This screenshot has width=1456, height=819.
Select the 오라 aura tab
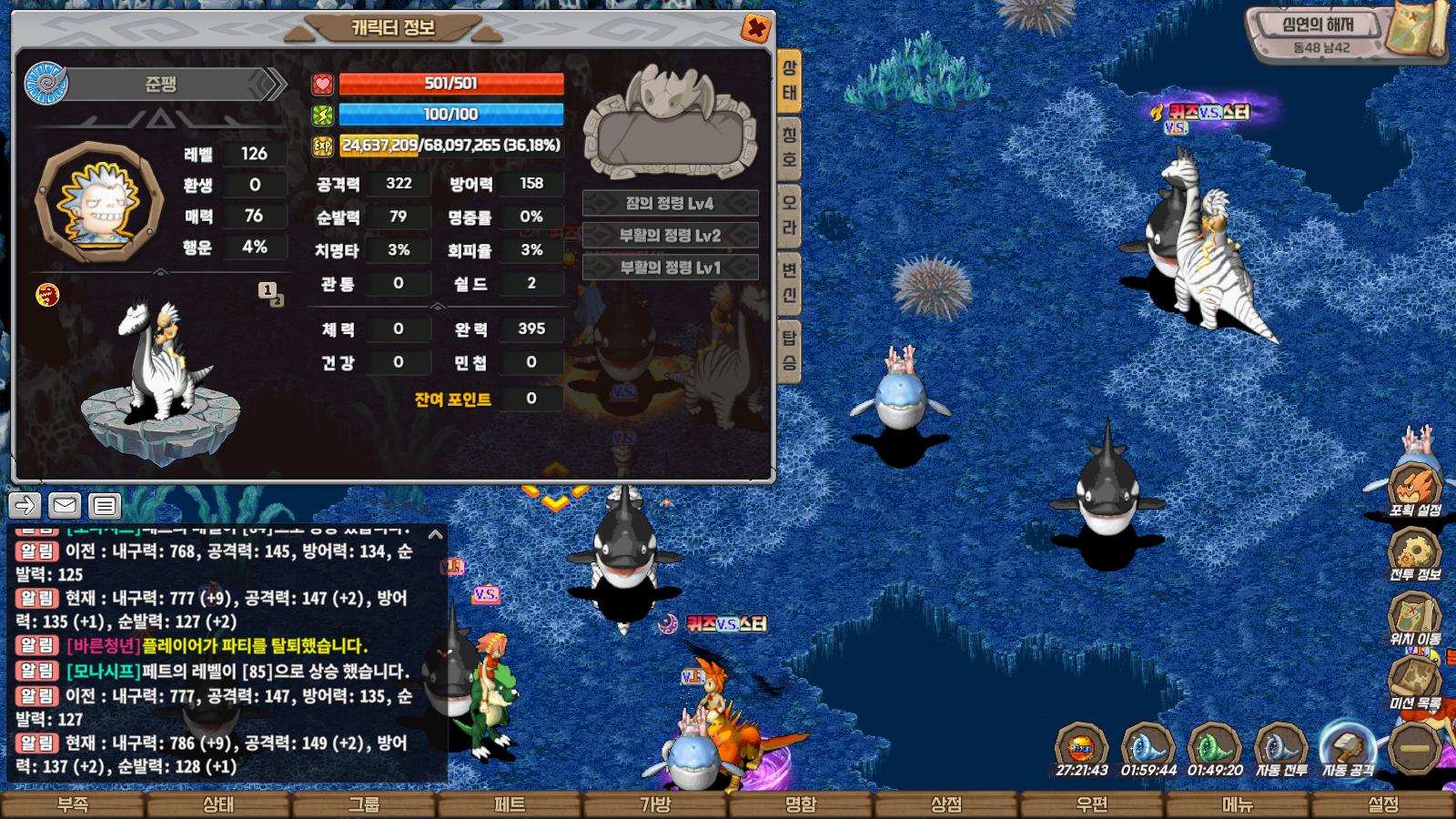(x=789, y=216)
